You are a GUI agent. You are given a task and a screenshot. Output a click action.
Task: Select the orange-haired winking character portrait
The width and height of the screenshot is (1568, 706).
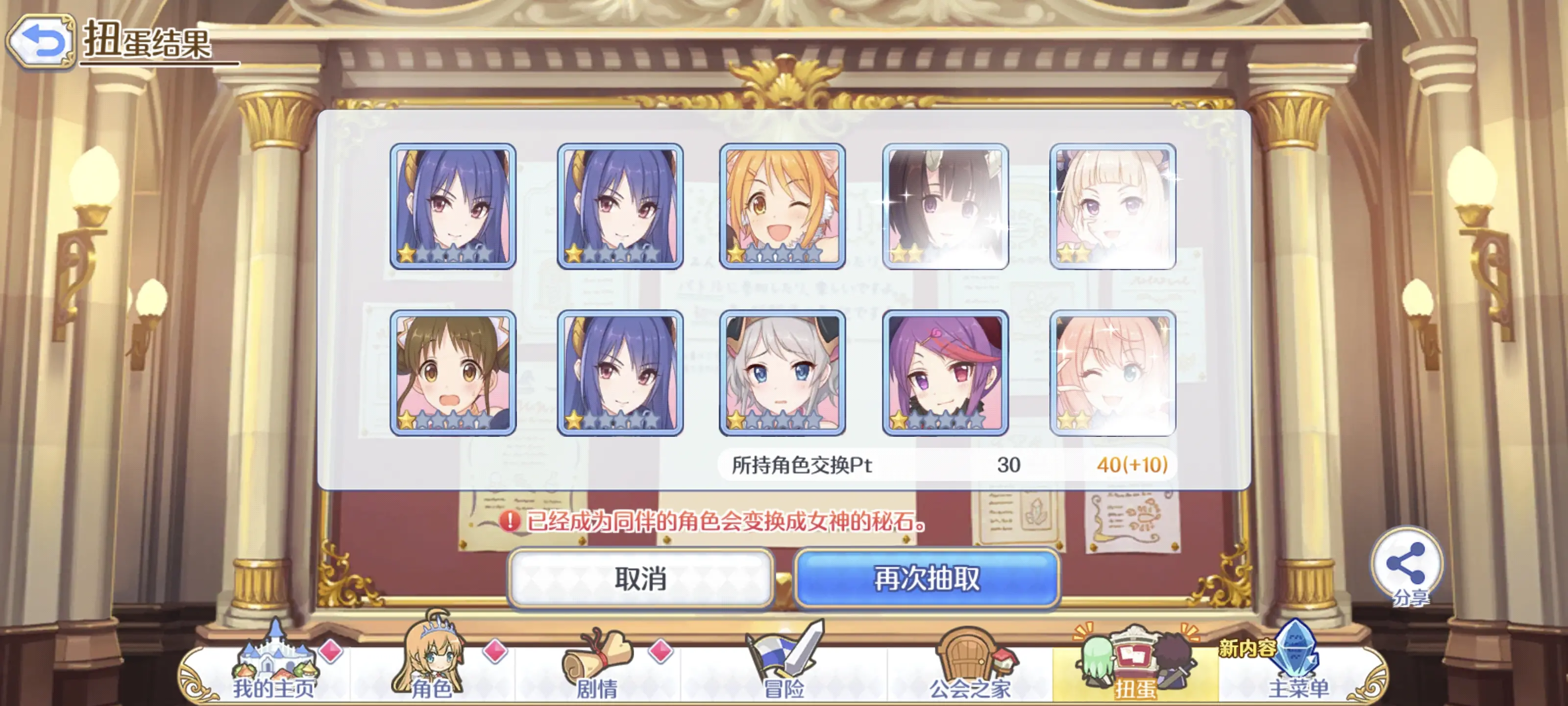point(782,206)
